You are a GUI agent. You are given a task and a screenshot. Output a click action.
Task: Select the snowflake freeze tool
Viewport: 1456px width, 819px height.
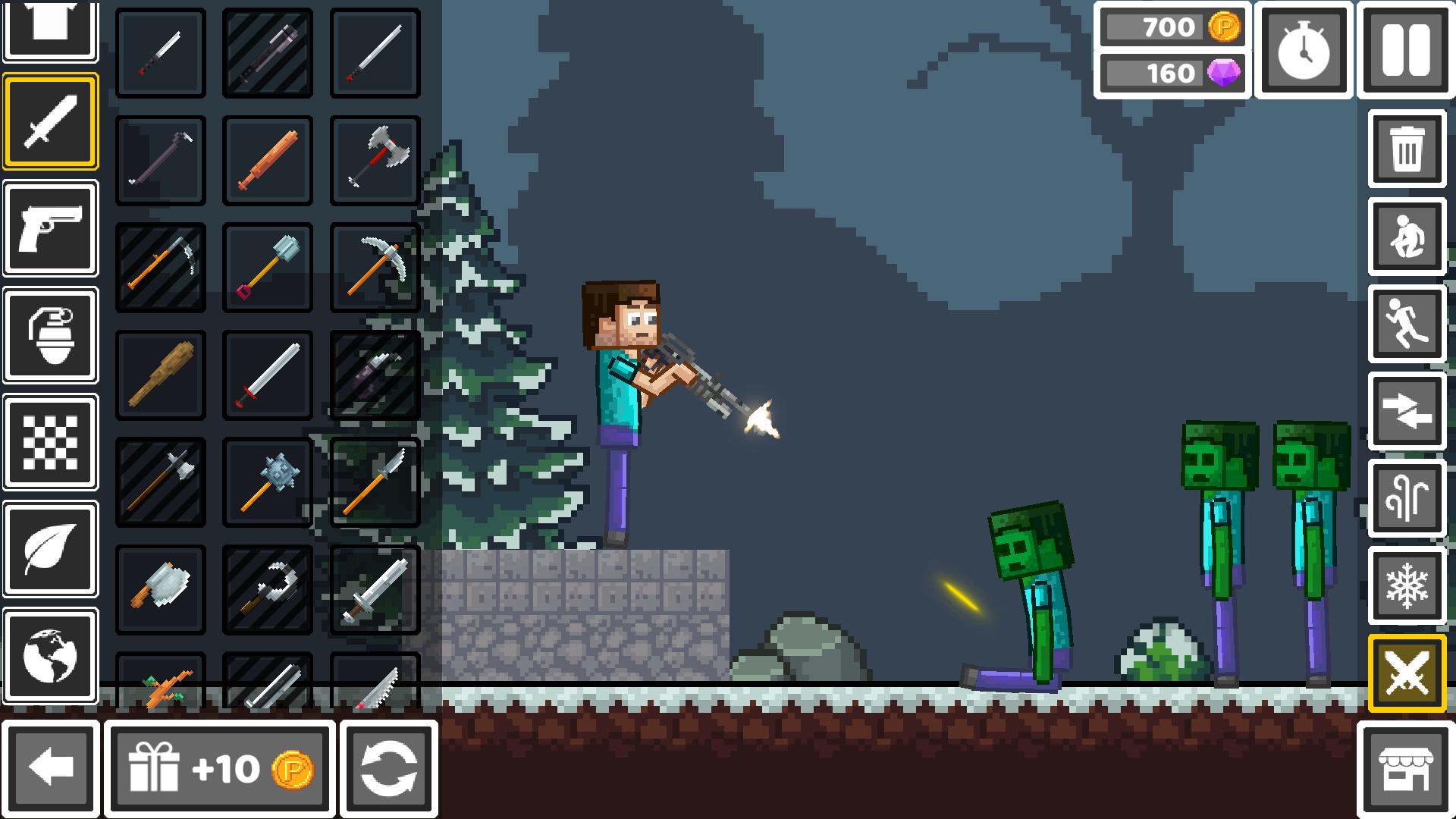[1407, 584]
